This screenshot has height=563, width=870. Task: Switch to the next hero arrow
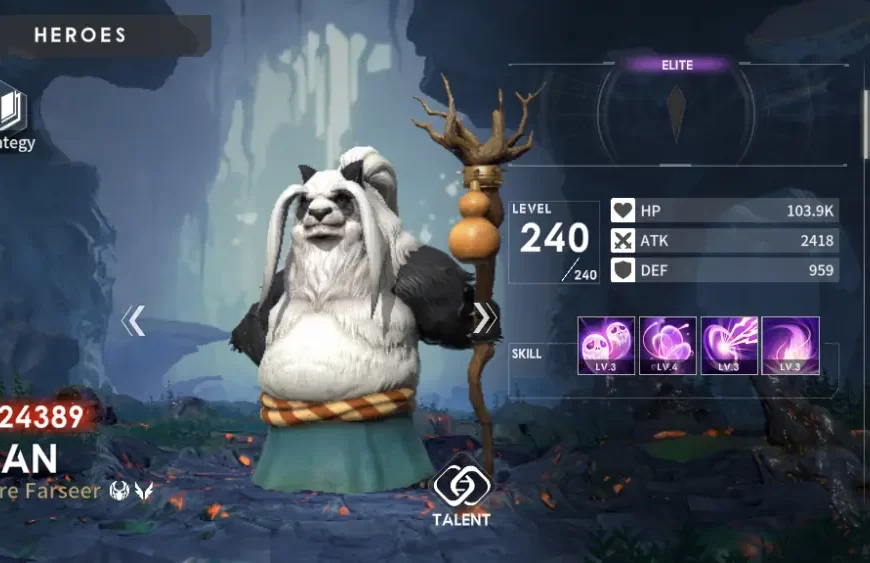pos(483,318)
